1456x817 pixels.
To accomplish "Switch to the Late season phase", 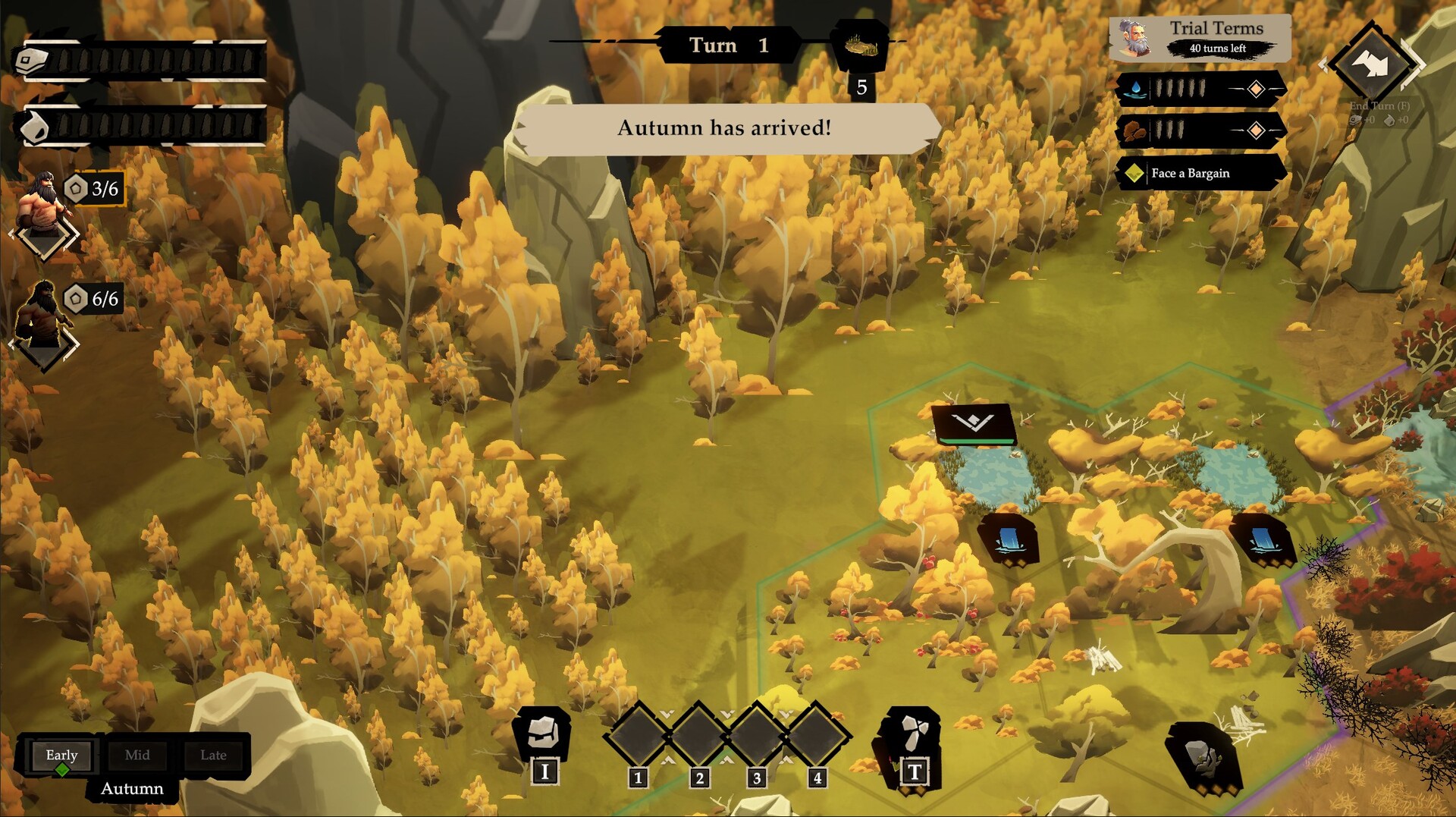I will coord(213,756).
